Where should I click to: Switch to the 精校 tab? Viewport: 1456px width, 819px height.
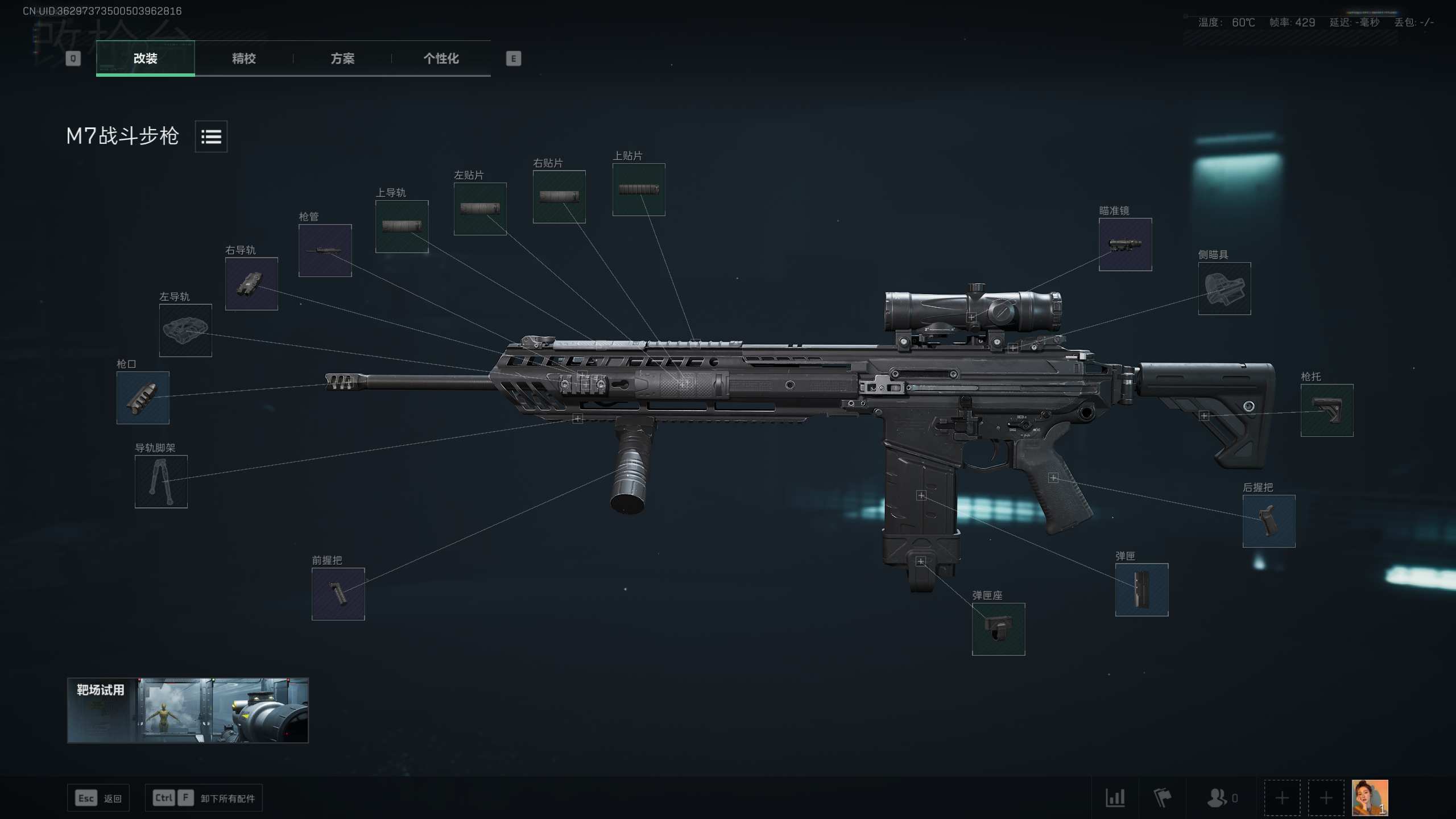tap(243, 59)
